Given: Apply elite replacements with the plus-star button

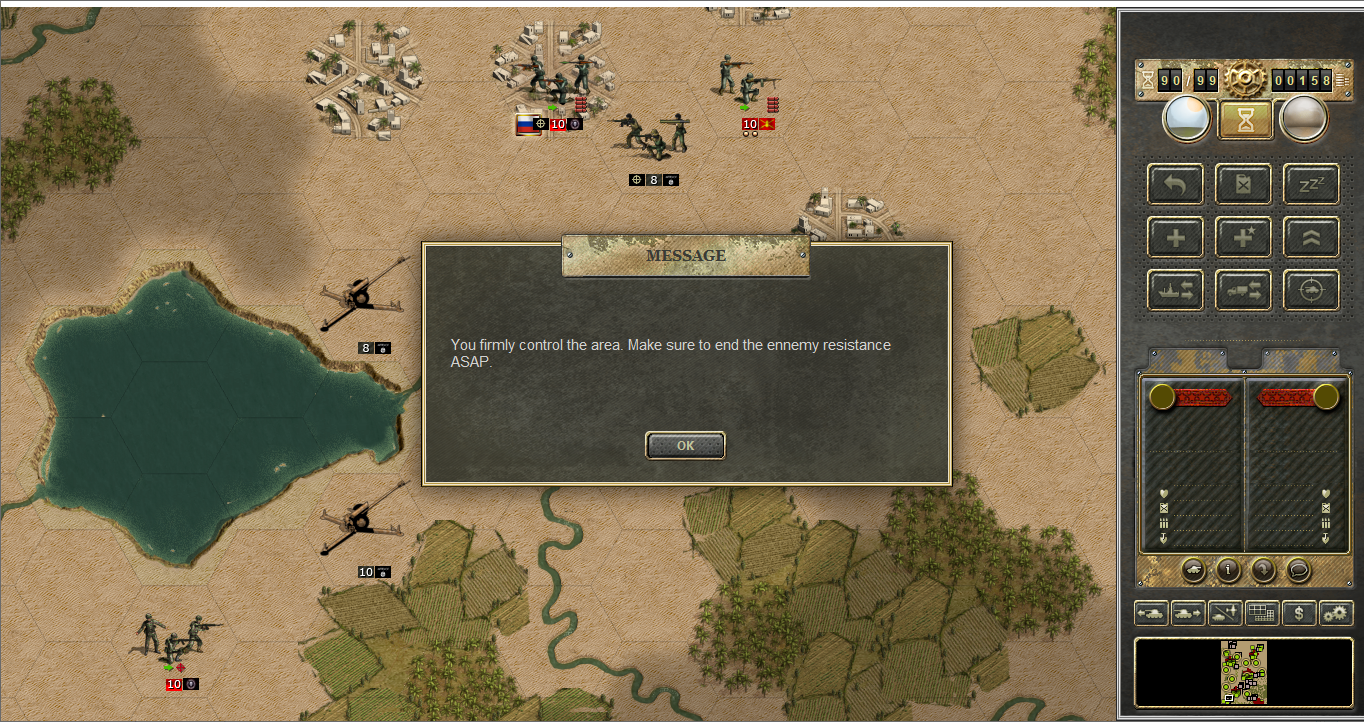Looking at the screenshot, I should pyautogui.click(x=1243, y=238).
